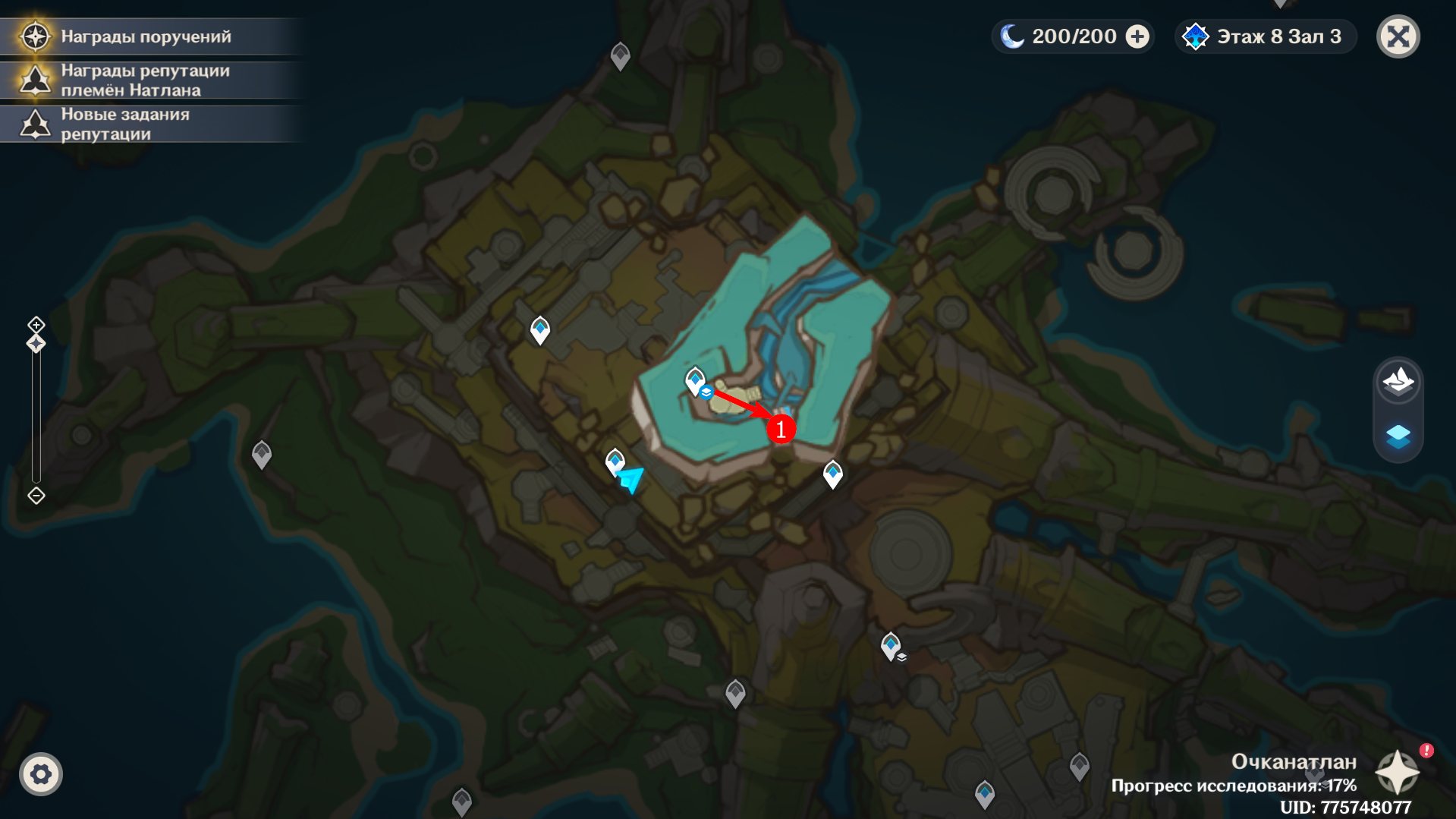Toggle the map layers button
Viewport: 1456px width, 819px height.
tap(1398, 436)
